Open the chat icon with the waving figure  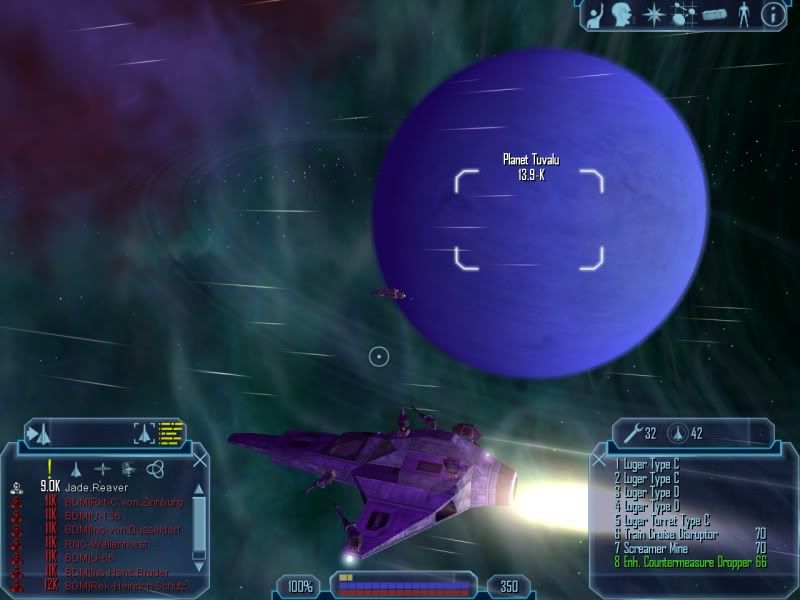594,14
